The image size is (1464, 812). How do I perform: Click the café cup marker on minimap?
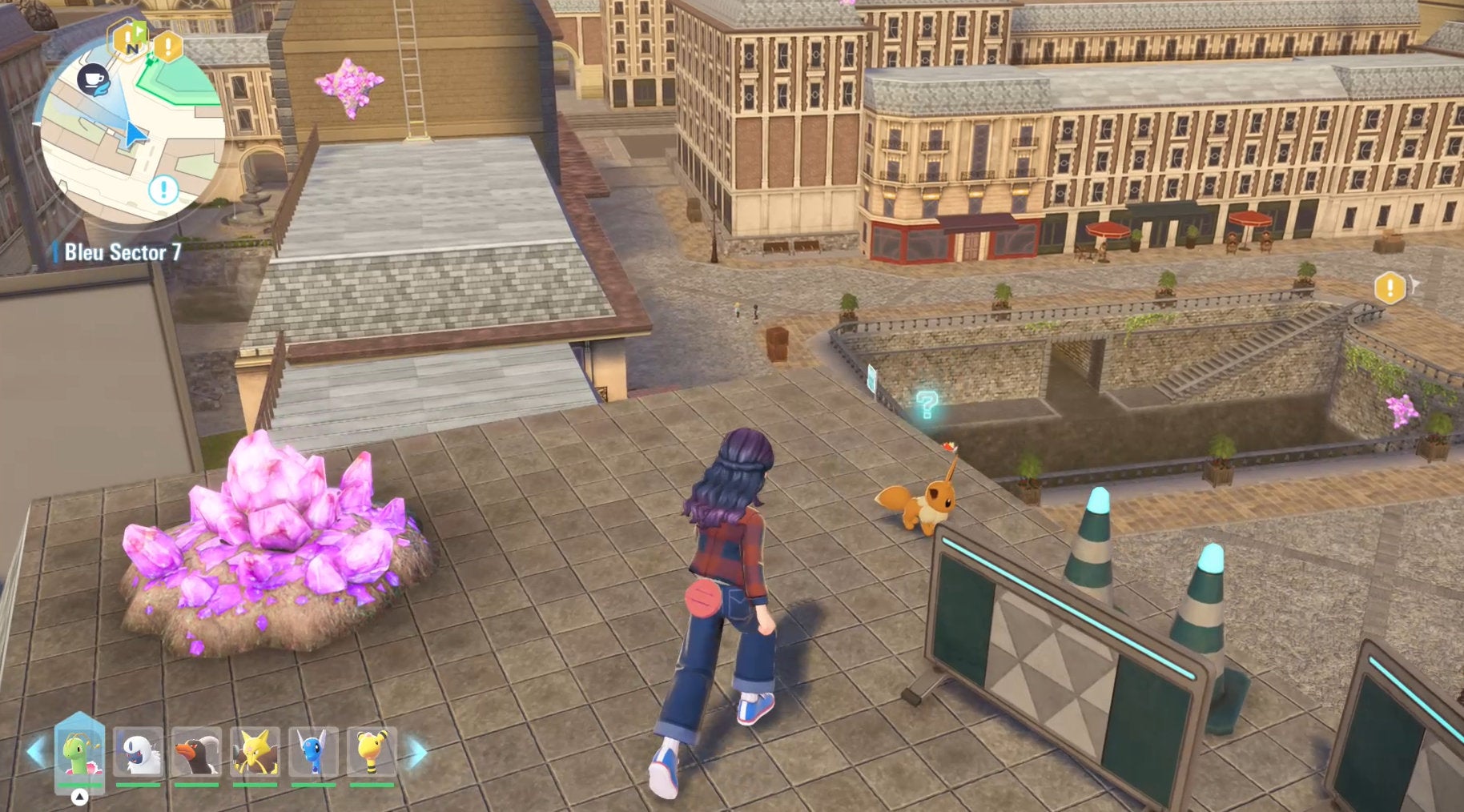click(94, 78)
